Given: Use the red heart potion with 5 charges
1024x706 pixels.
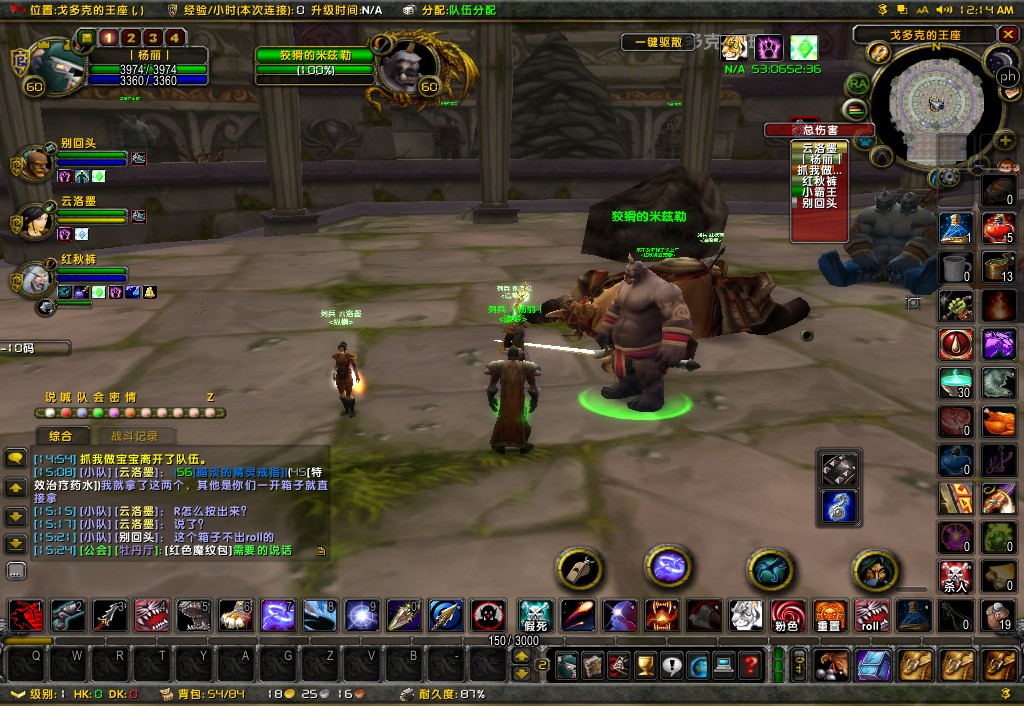Looking at the screenshot, I should (998, 229).
